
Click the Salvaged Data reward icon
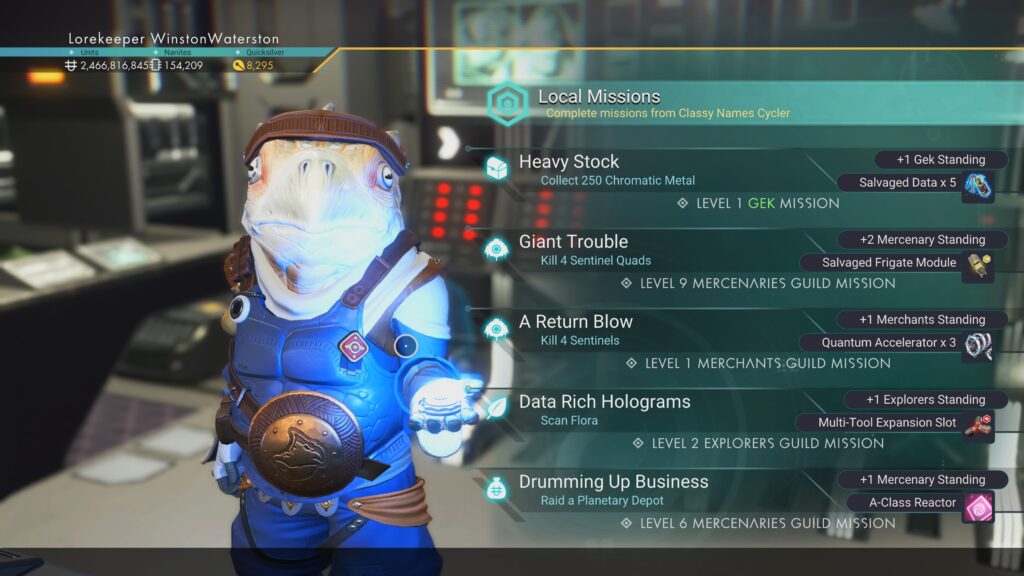[978, 186]
